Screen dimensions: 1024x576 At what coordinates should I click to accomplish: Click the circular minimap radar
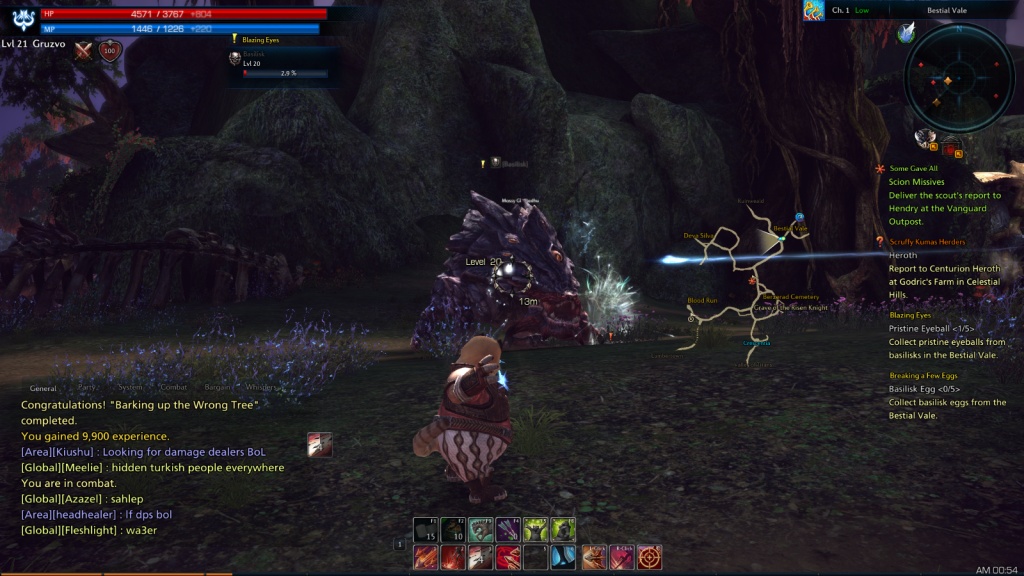coord(958,78)
